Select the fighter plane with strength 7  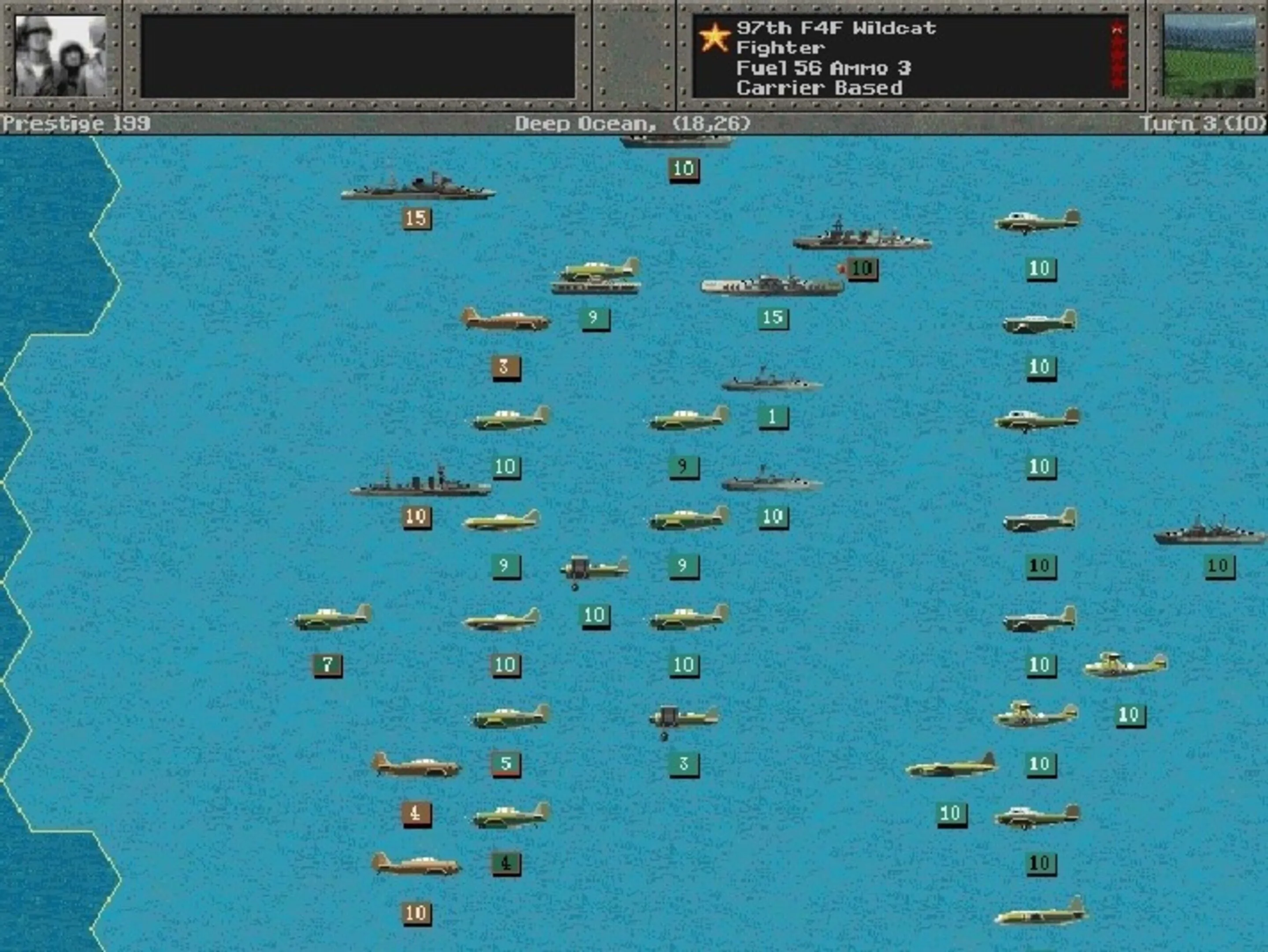coord(332,618)
